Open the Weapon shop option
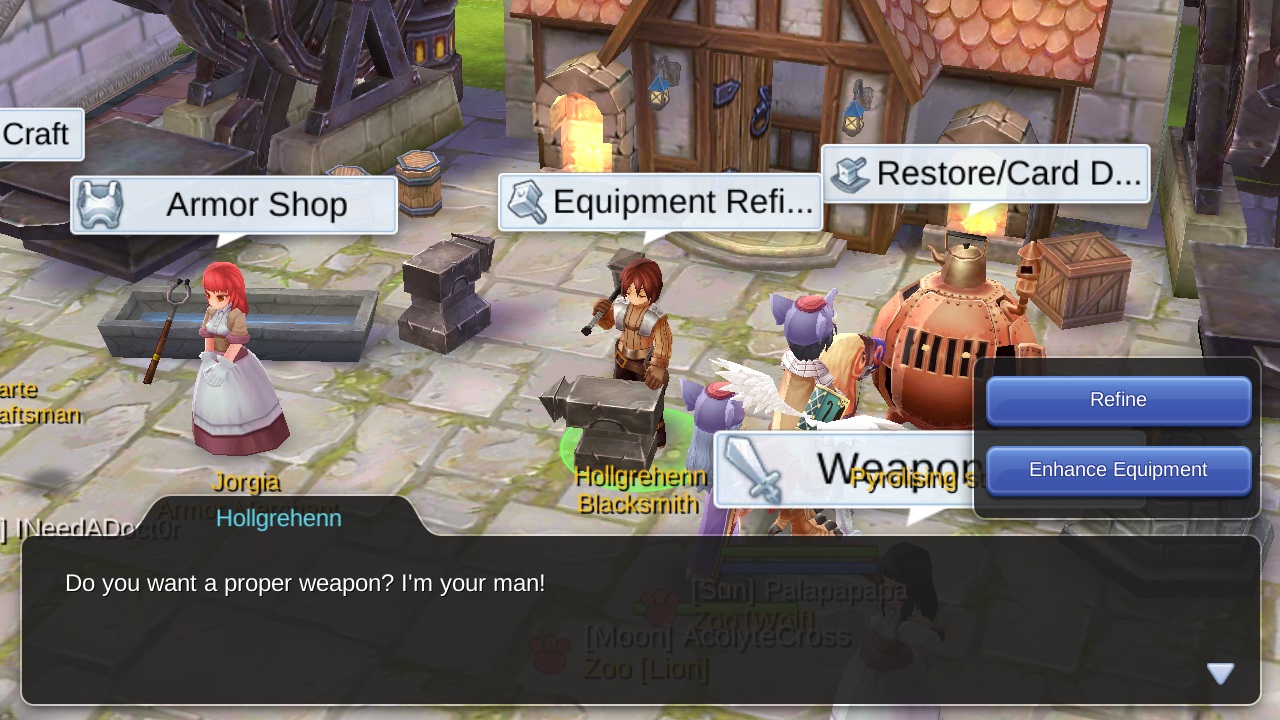 tap(880, 468)
